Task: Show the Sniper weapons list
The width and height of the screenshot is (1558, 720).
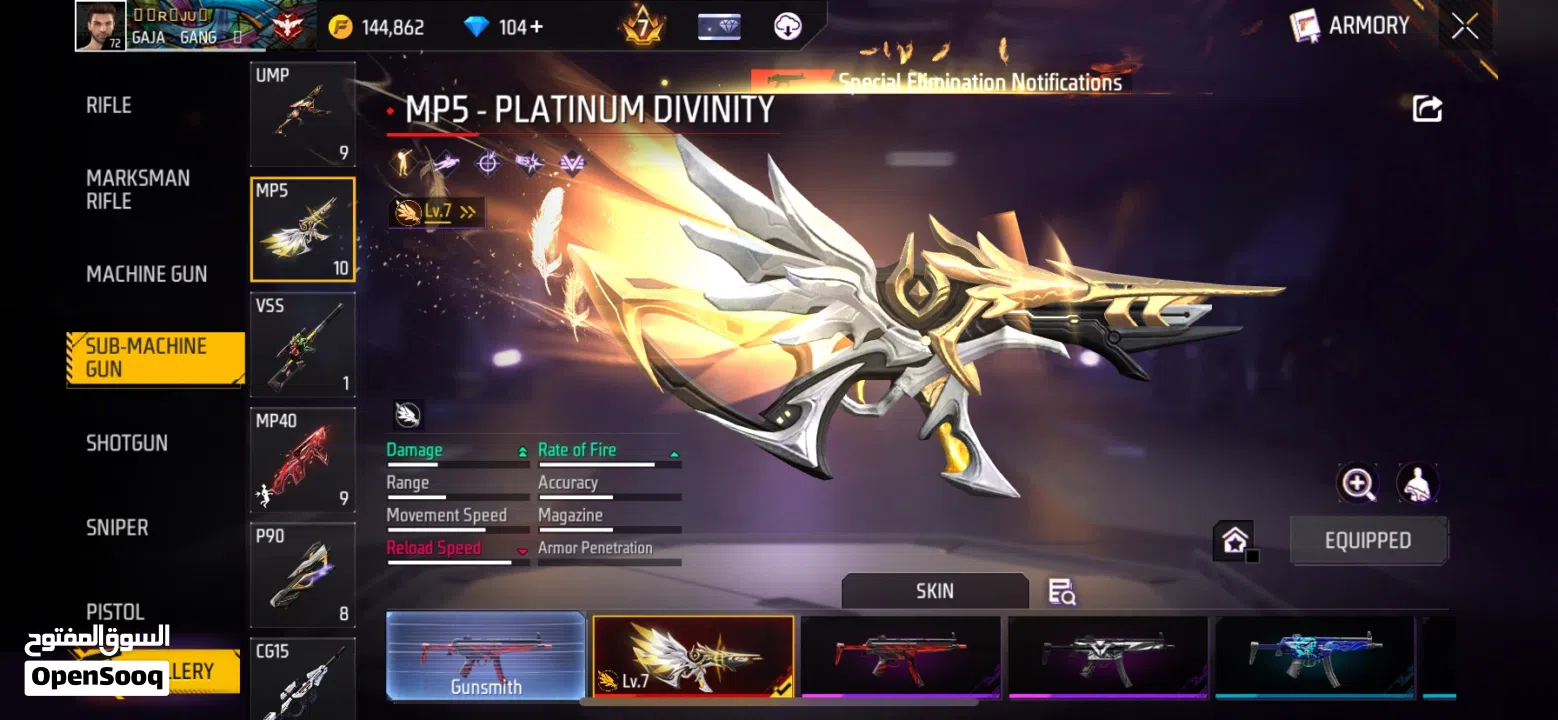Action: click(x=117, y=527)
